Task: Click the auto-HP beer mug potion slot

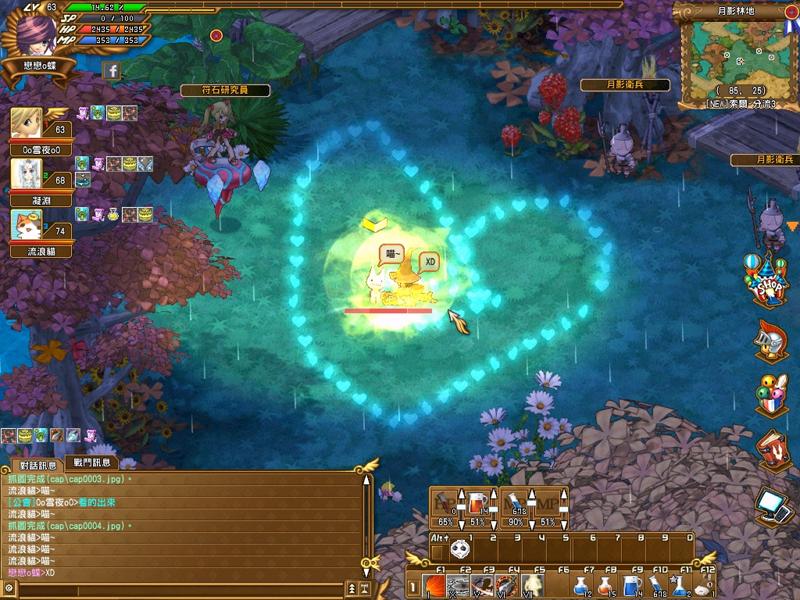Action: click(x=477, y=502)
